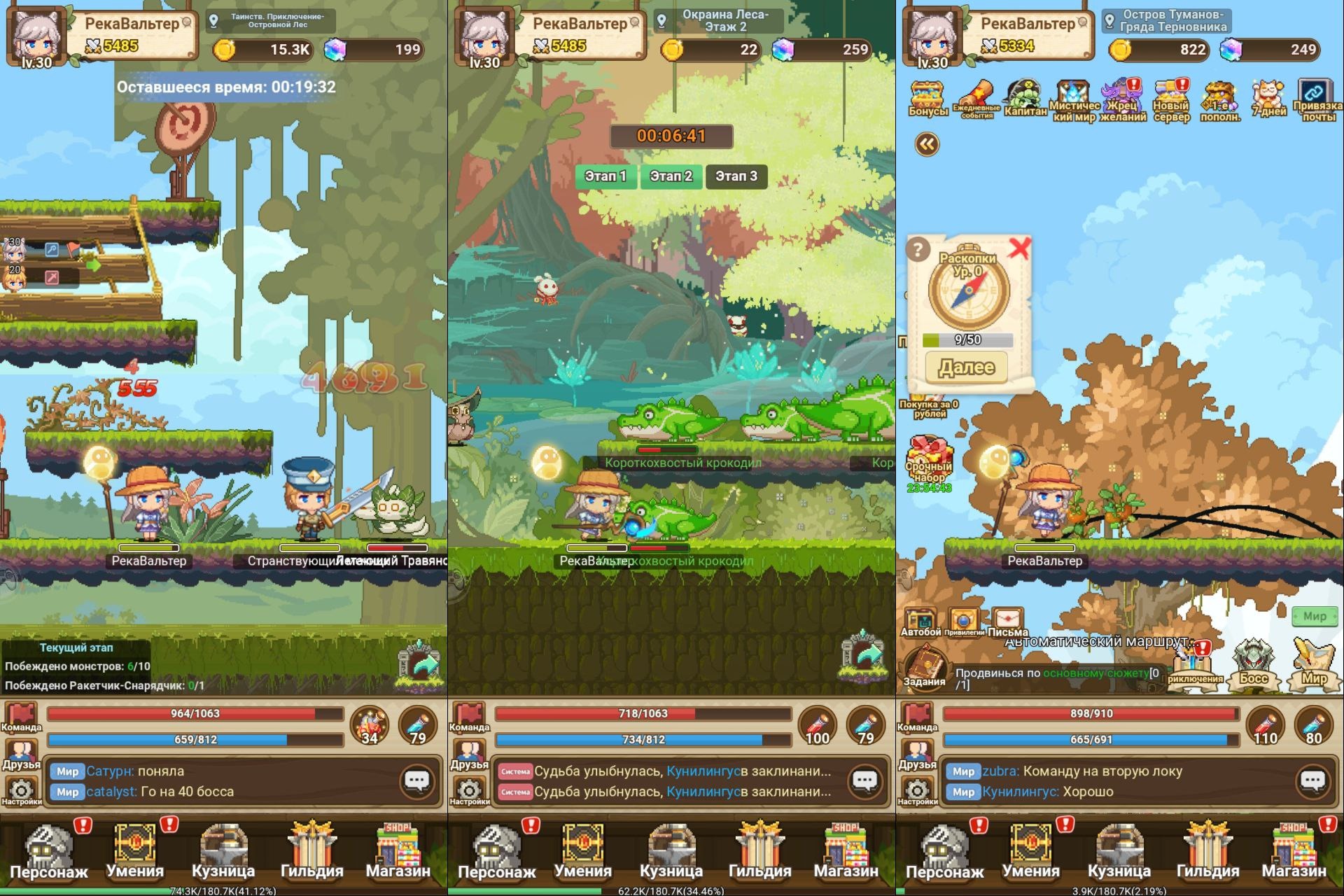Select the Этап 3 tab
The image size is (1344, 896).
[x=736, y=176]
